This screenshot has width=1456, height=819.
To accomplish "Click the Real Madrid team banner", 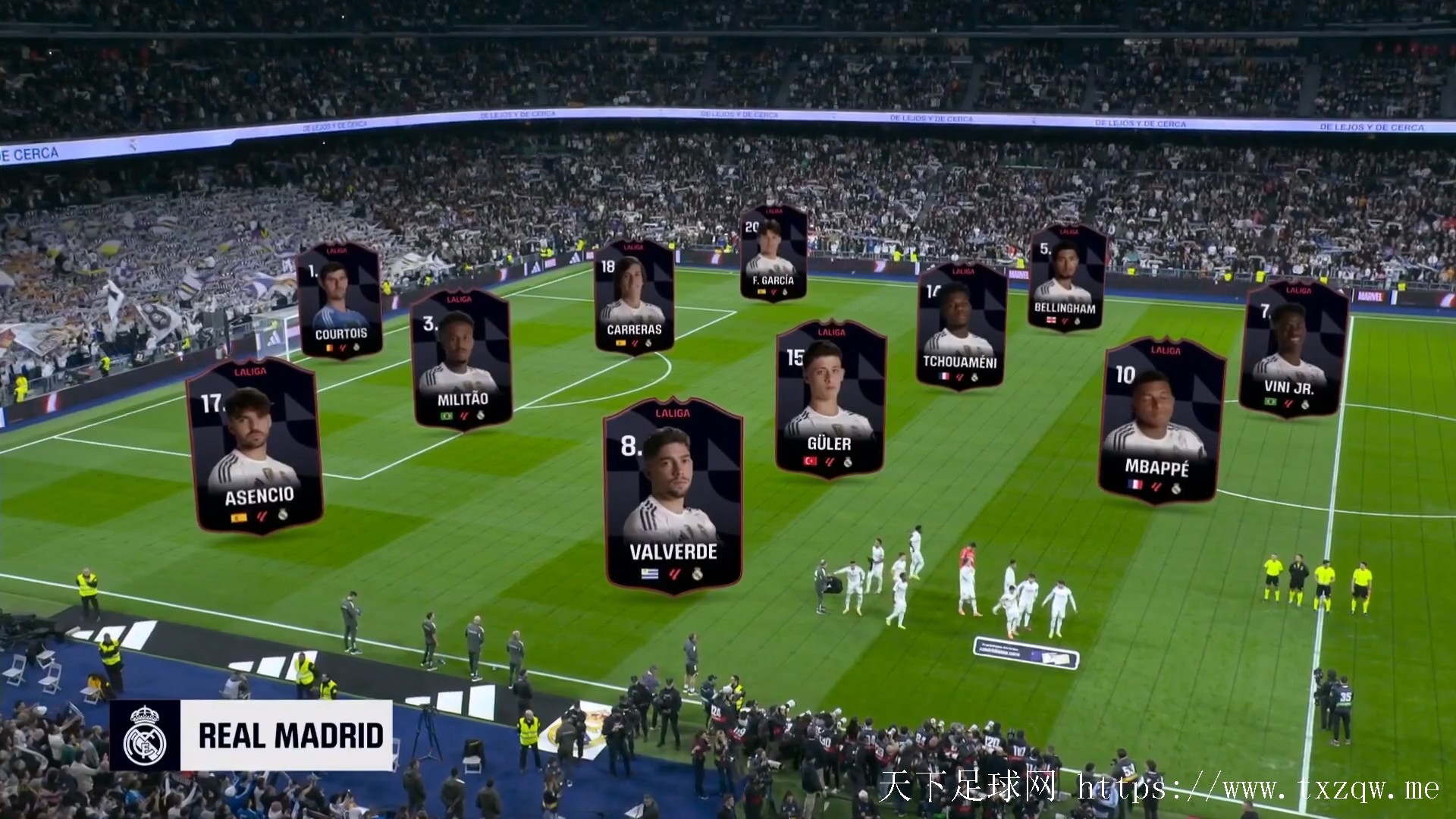I will click(x=251, y=735).
